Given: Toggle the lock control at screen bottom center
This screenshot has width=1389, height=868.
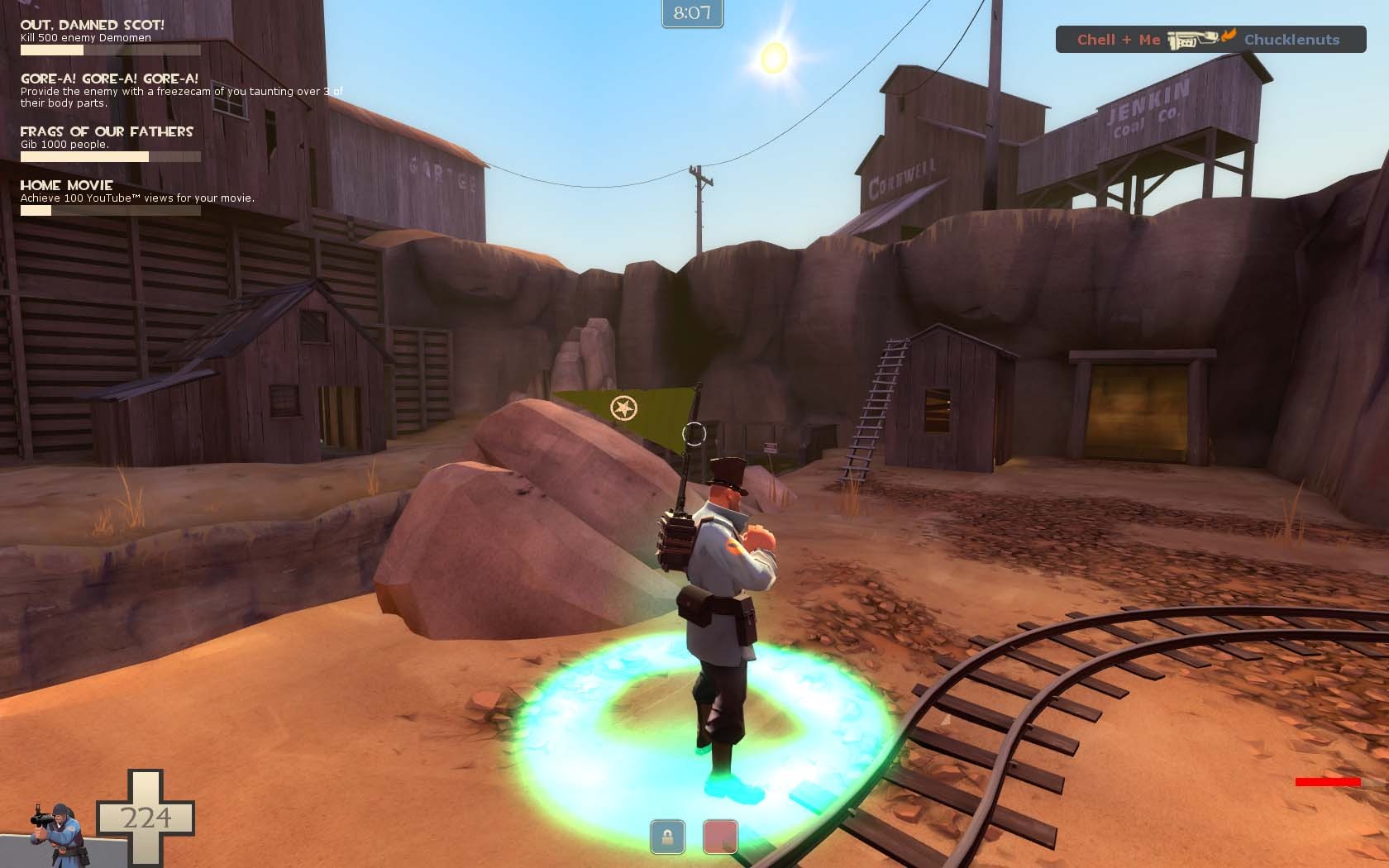Looking at the screenshot, I should 667,837.
